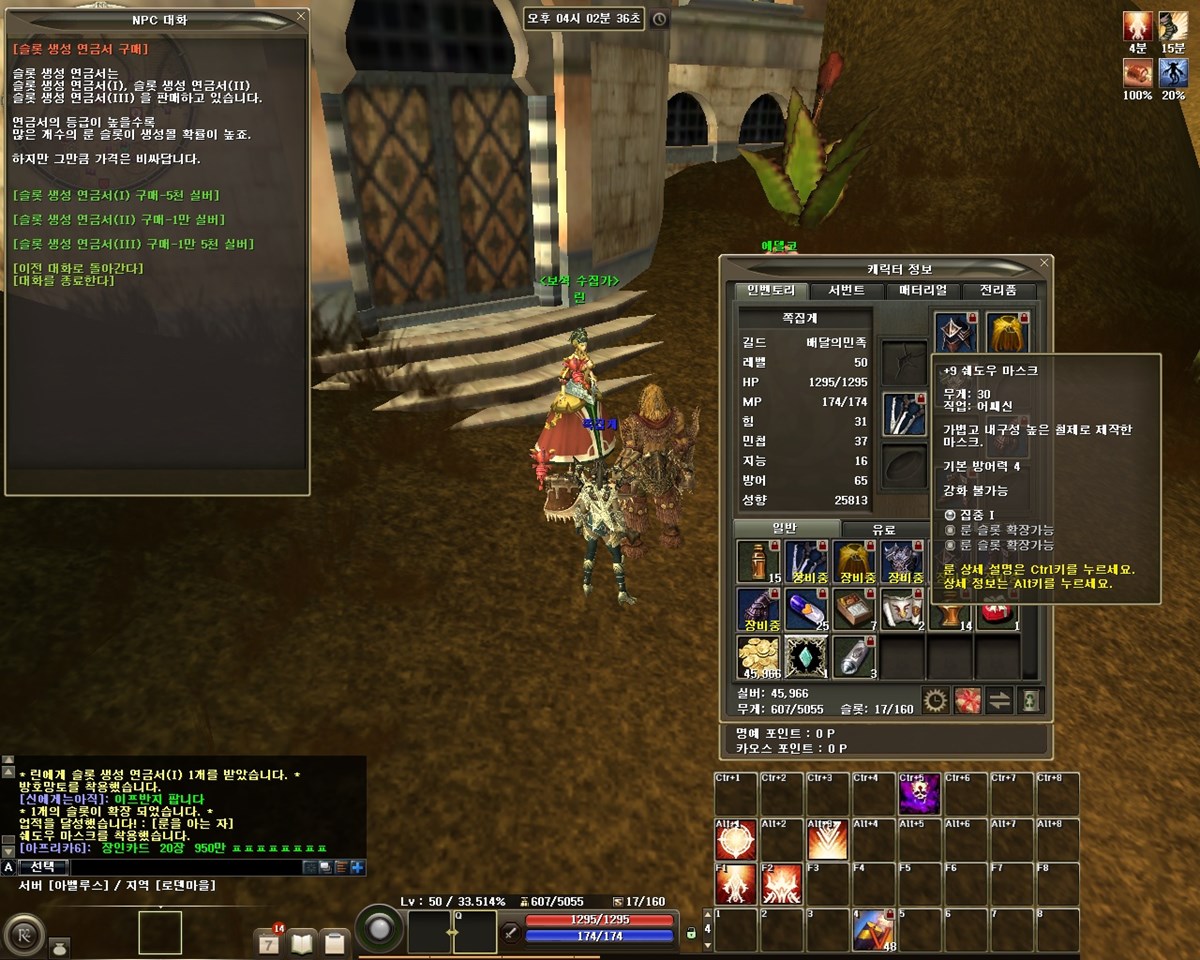Image resolution: width=1200 pixels, height=960 pixels.
Task: Select the purple capsule stack of 25
Action: click(806, 610)
